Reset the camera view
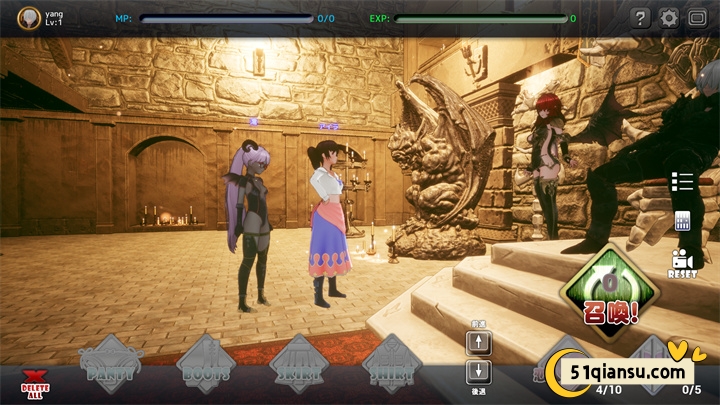Image resolution: width=720 pixels, height=405 pixels. (x=682, y=262)
